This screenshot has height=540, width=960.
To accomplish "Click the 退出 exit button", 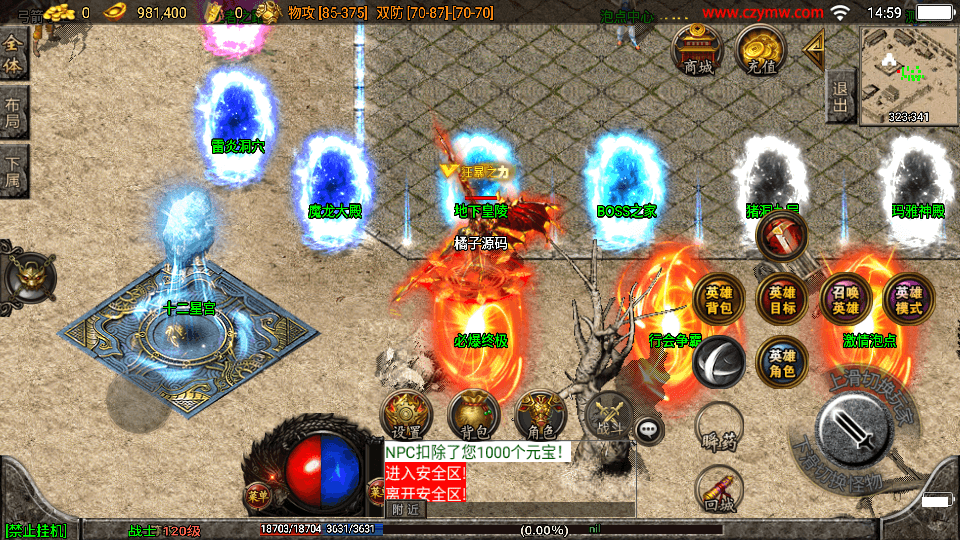I will (840, 97).
